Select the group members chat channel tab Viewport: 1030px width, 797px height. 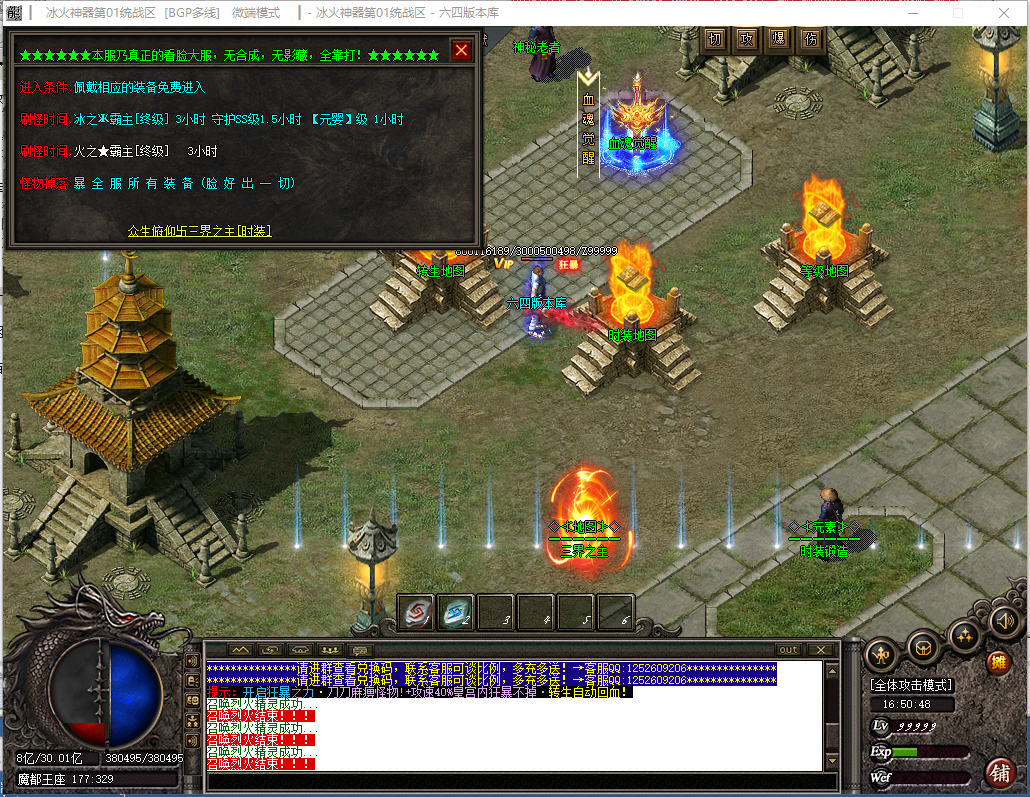(x=330, y=650)
